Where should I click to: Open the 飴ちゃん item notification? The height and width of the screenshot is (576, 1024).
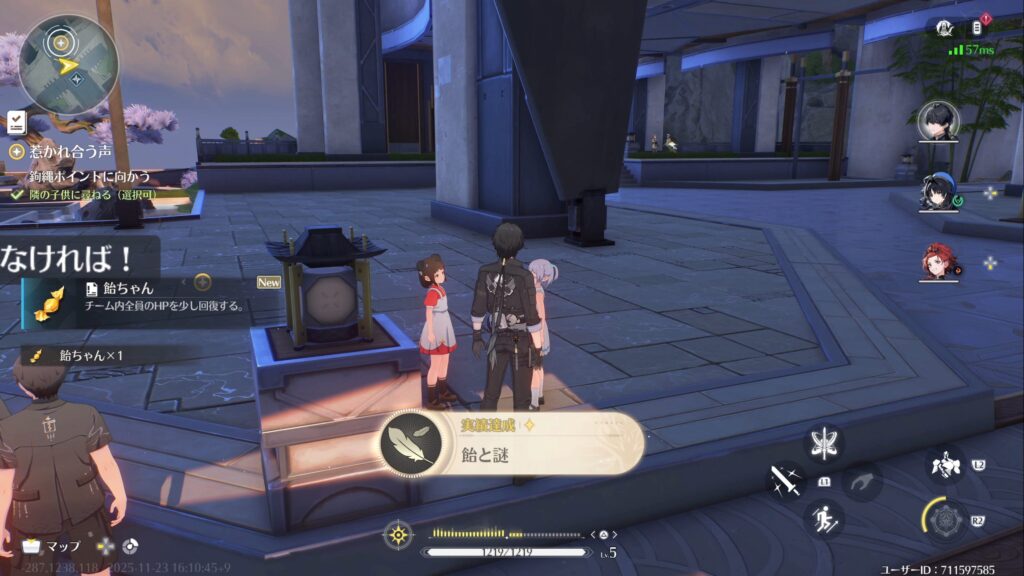tap(140, 297)
